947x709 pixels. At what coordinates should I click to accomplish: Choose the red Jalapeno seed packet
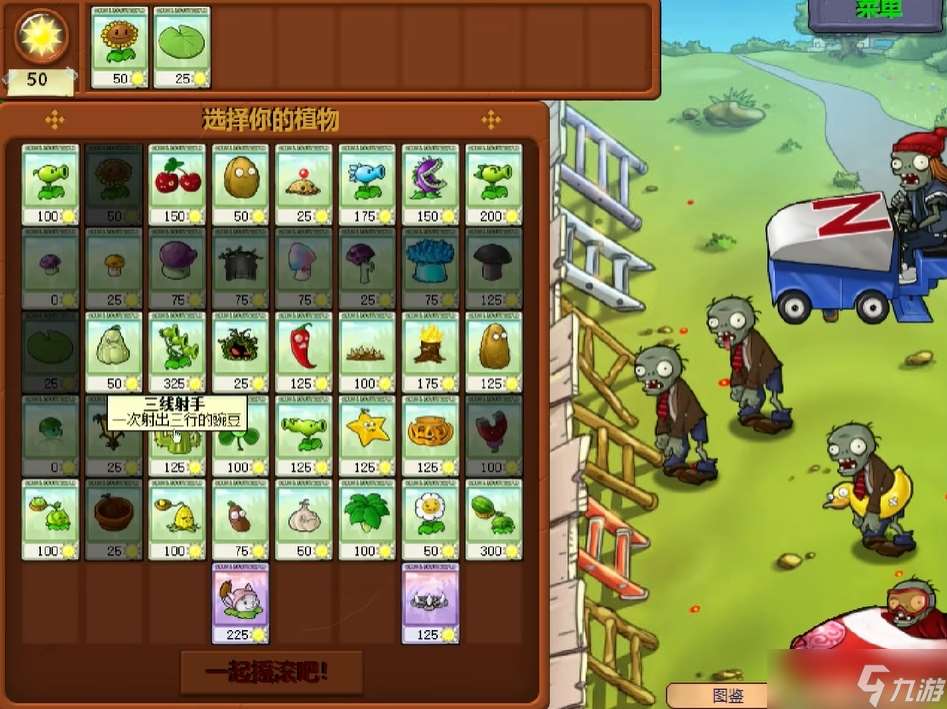pos(304,351)
